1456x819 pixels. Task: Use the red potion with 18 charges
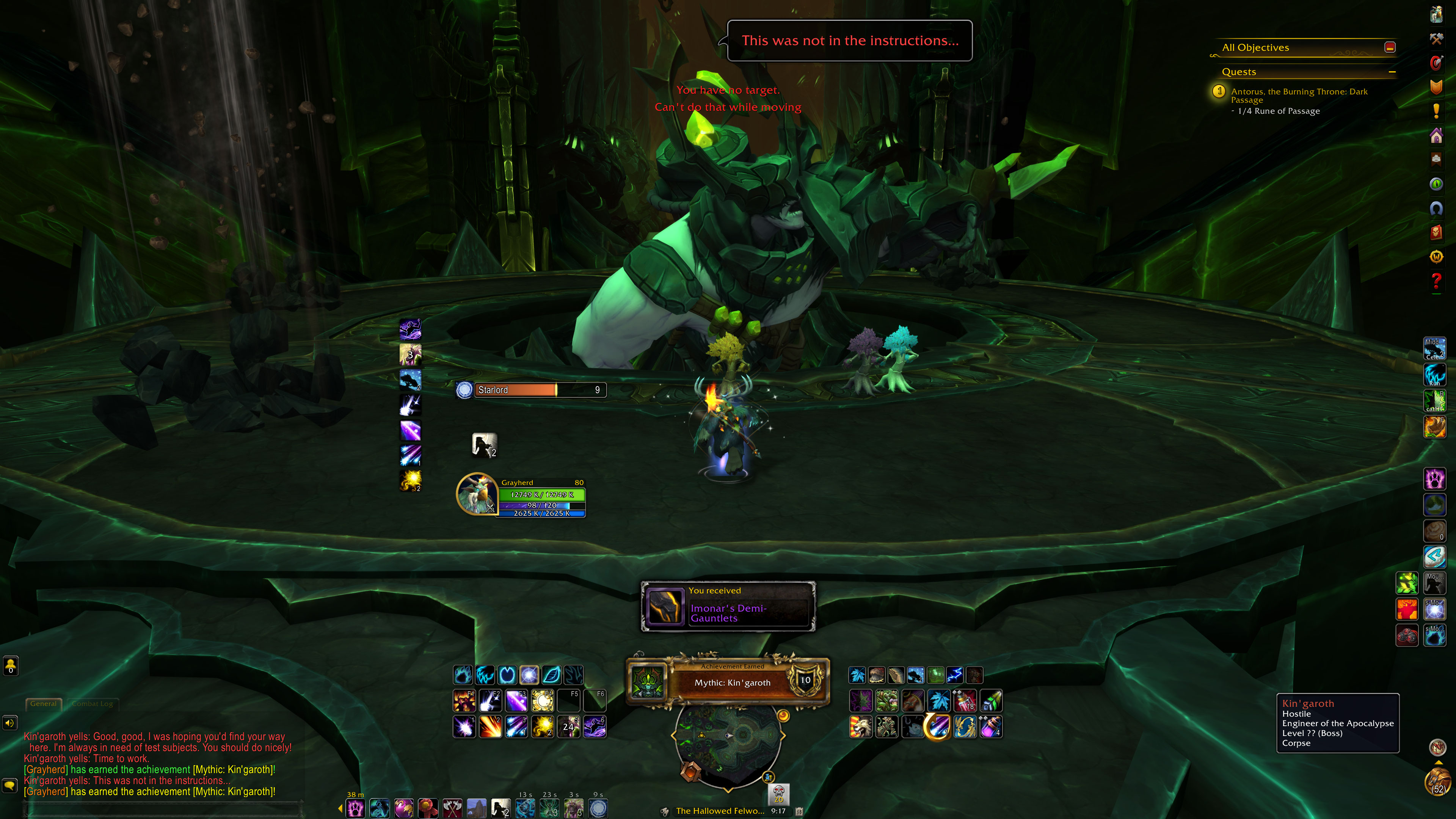point(965,701)
